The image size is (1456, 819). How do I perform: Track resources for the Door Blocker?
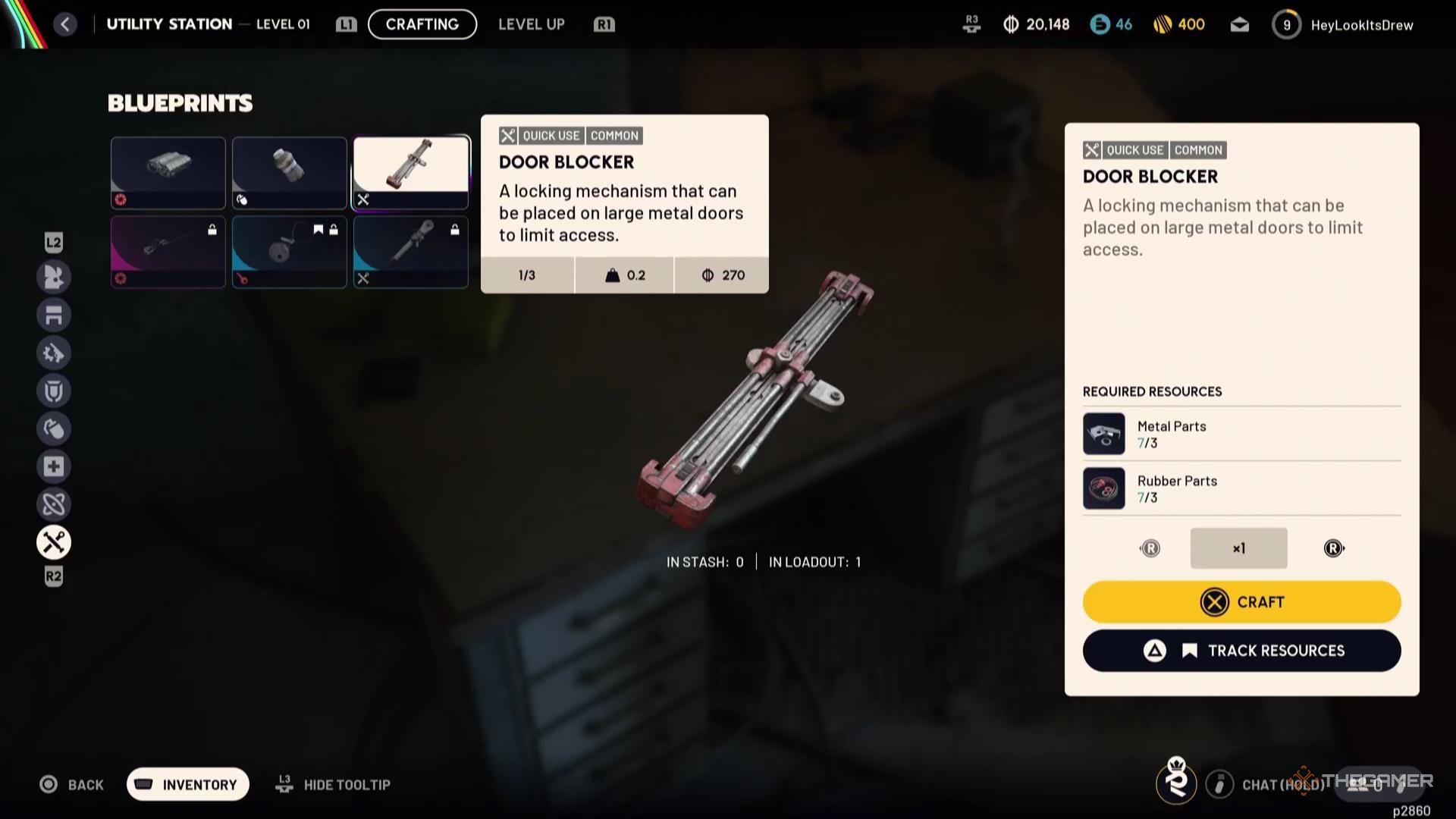click(1241, 651)
